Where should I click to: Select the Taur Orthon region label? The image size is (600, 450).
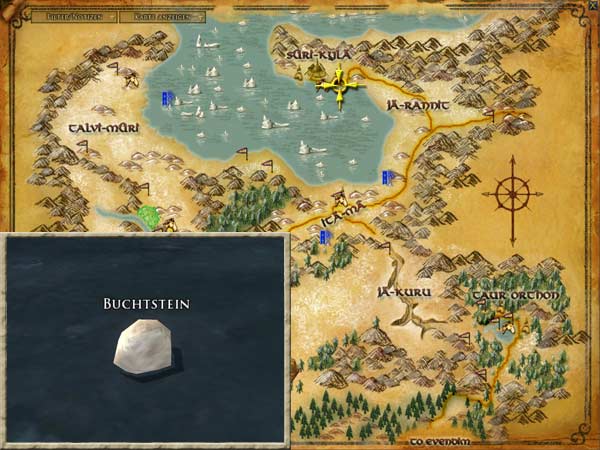(516, 296)
